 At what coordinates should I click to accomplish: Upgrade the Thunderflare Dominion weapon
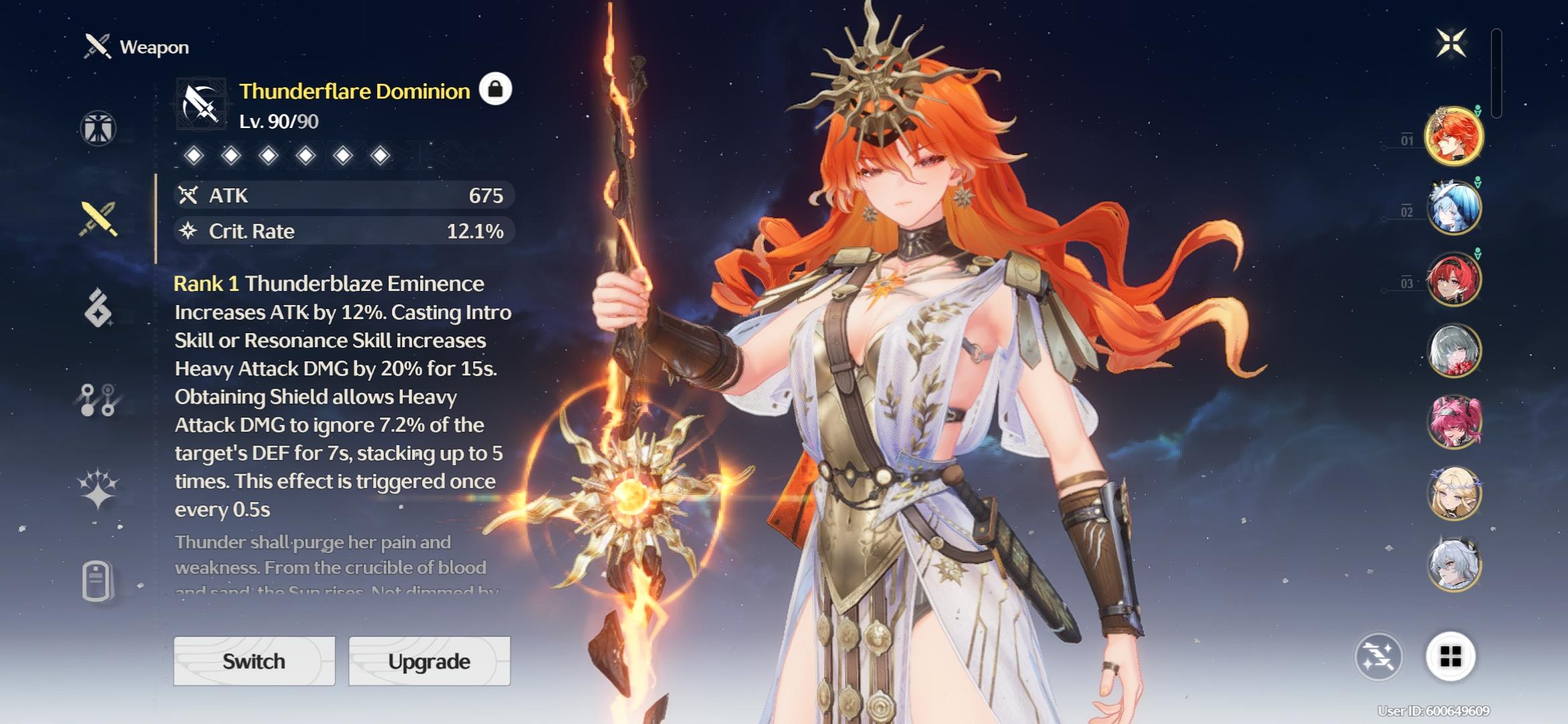tap(429, 661)
